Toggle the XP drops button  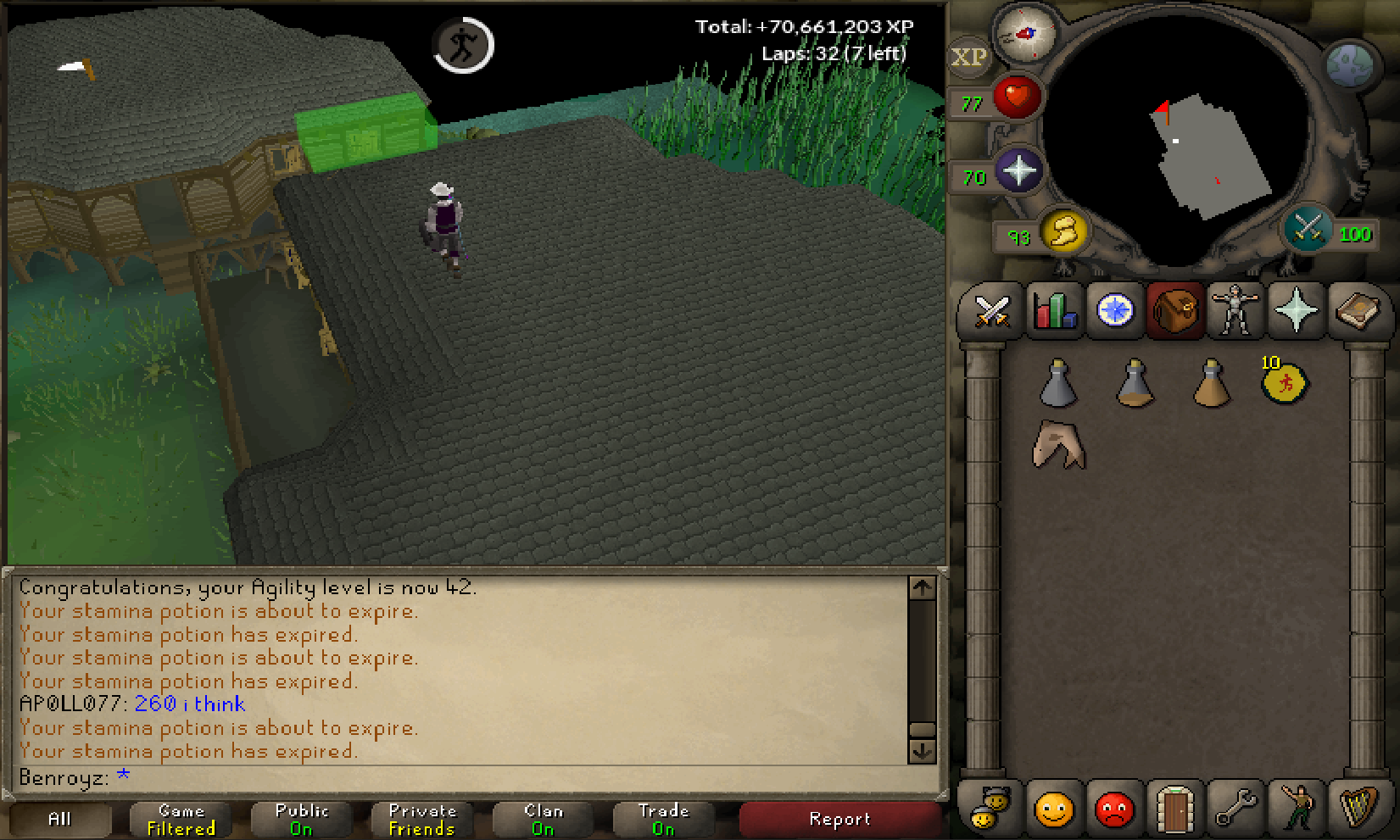point(968,58)
